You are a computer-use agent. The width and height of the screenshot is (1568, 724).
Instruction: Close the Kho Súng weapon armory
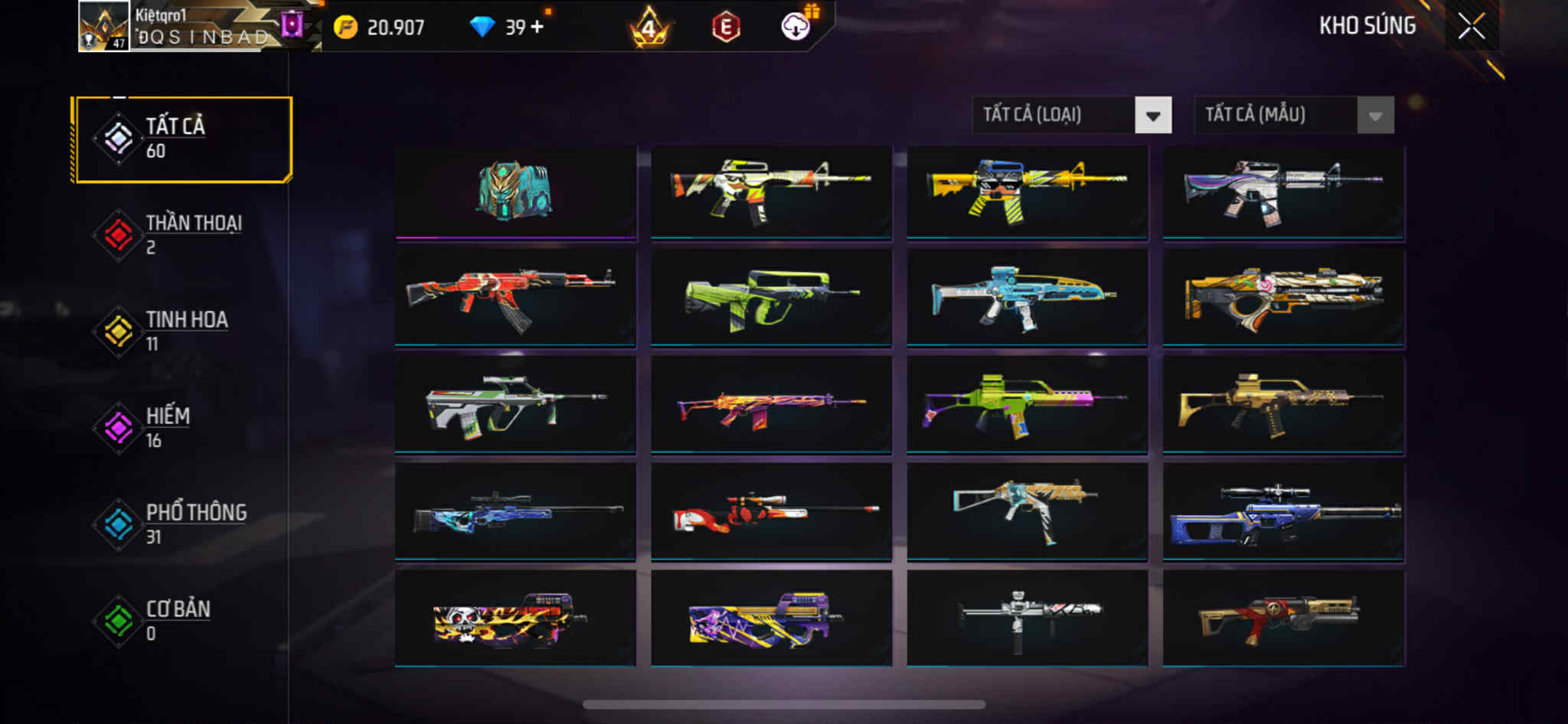[x=1471, y=27]
